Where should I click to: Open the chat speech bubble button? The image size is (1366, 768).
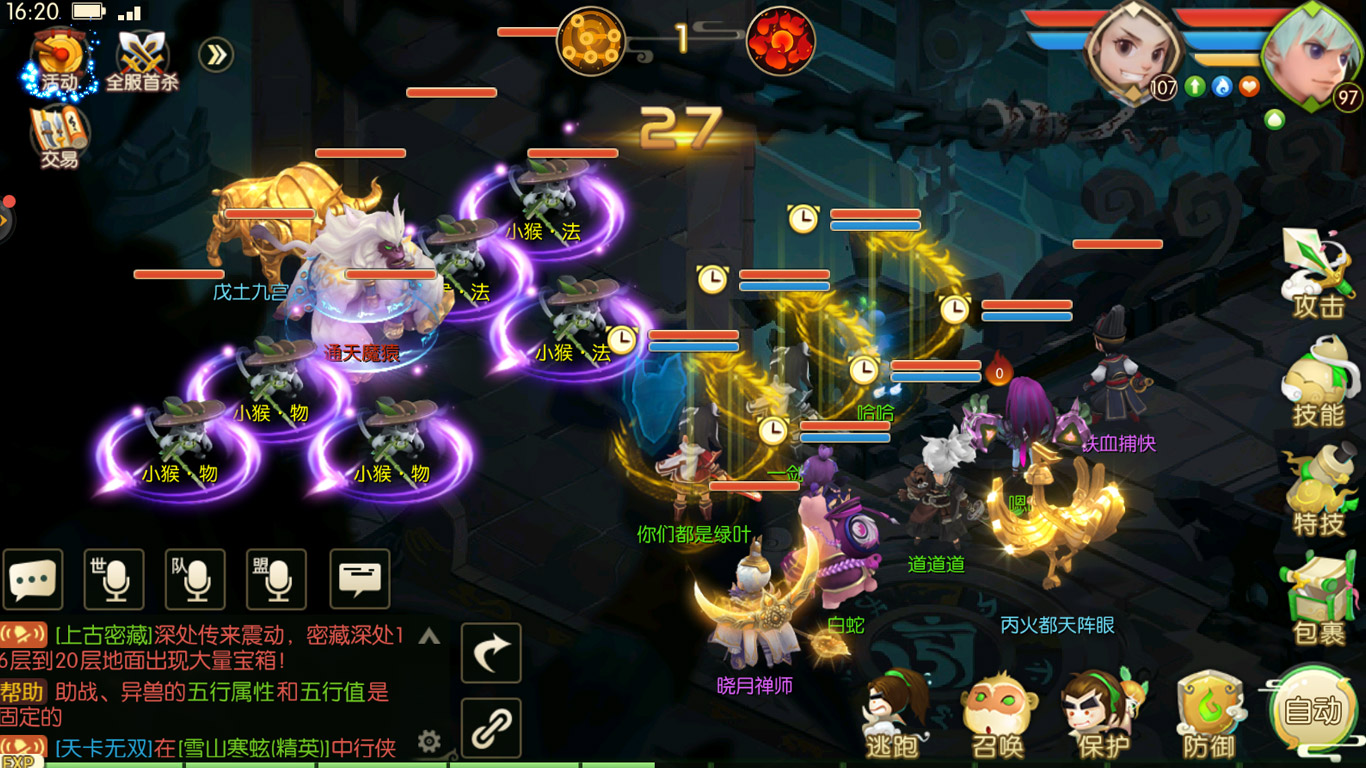(33, 579)
